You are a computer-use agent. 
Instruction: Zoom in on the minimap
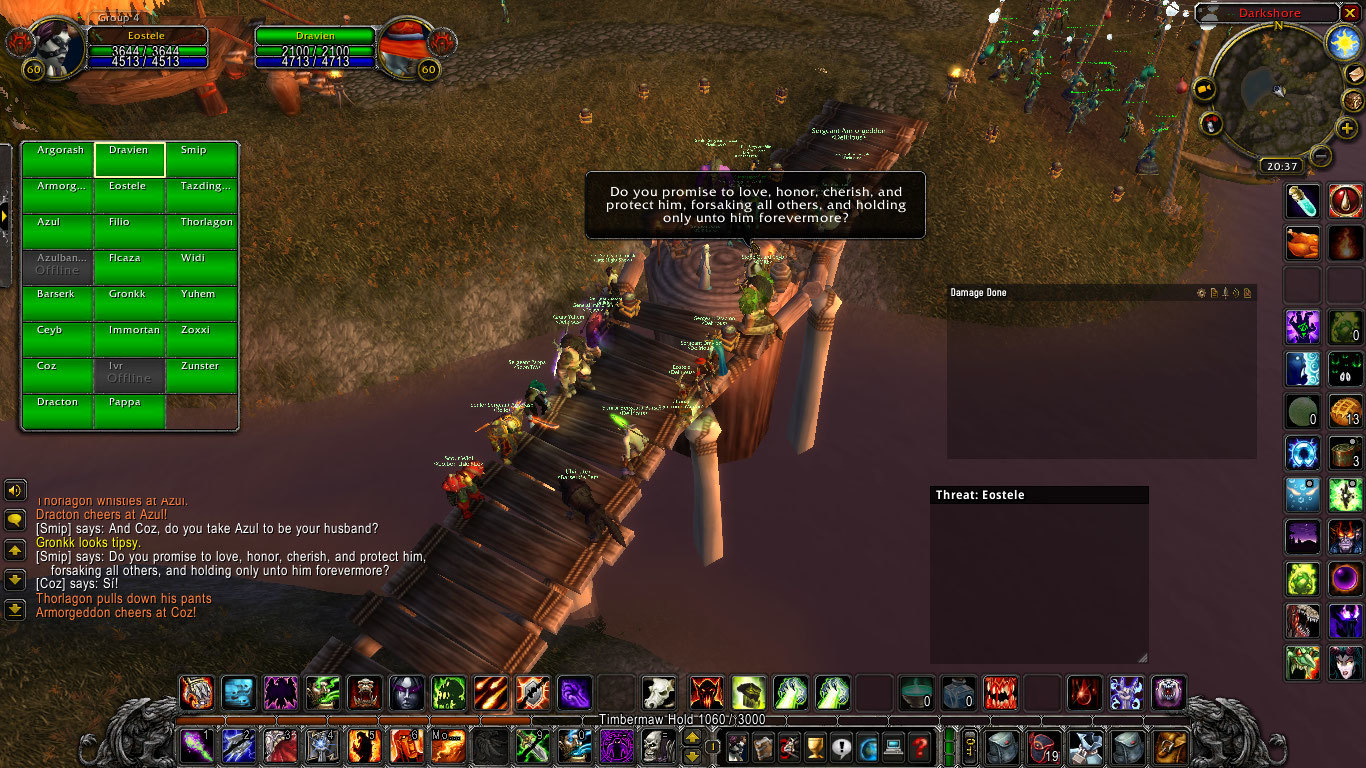(x=1346, y=129)
